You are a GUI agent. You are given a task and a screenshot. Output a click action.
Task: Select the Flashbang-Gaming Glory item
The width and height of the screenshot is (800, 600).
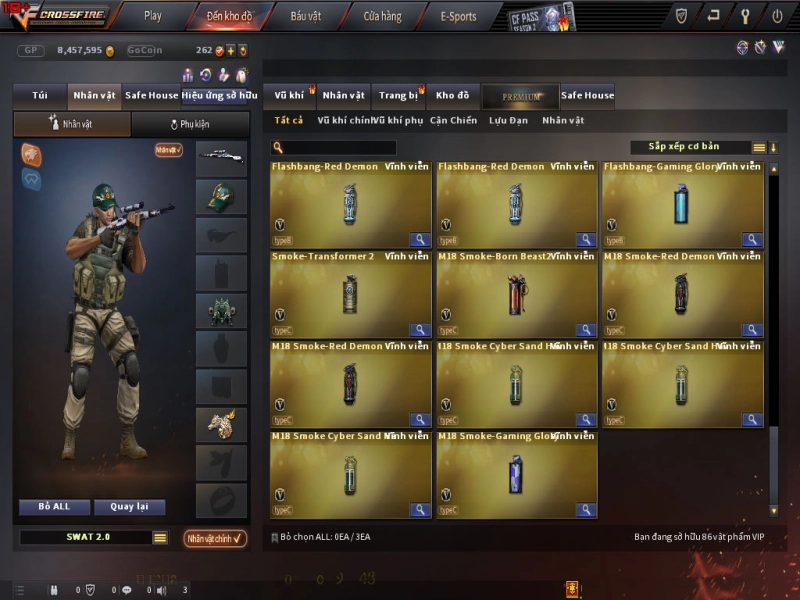pos(682,205)
